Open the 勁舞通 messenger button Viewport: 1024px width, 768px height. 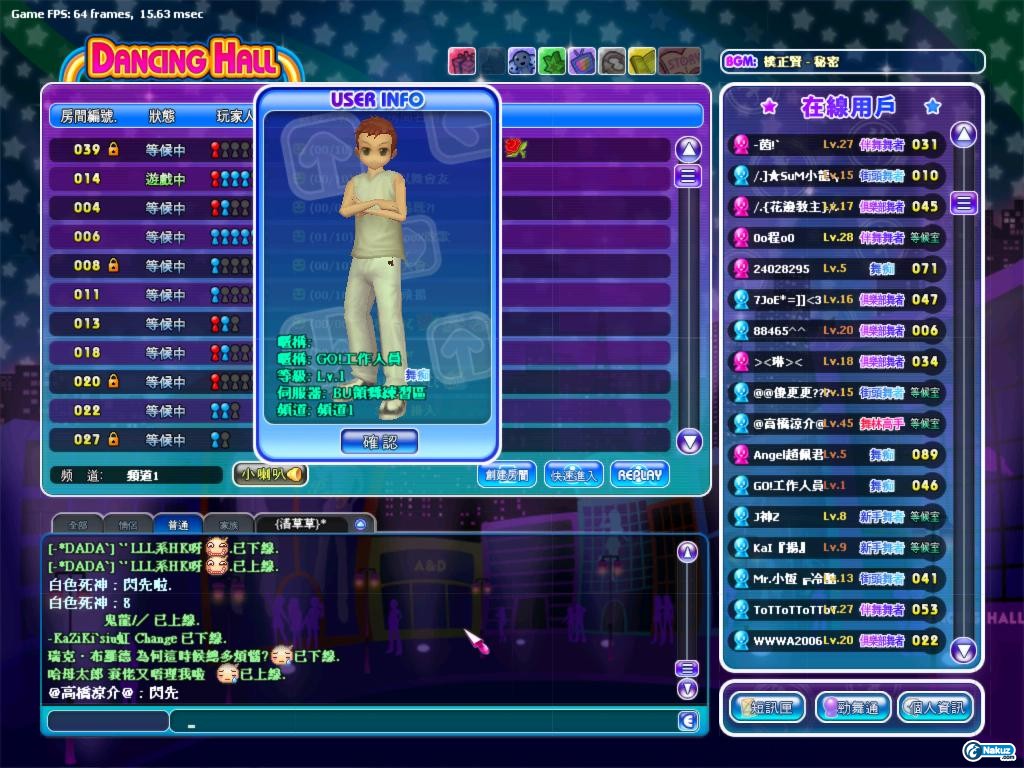point(852,707)
